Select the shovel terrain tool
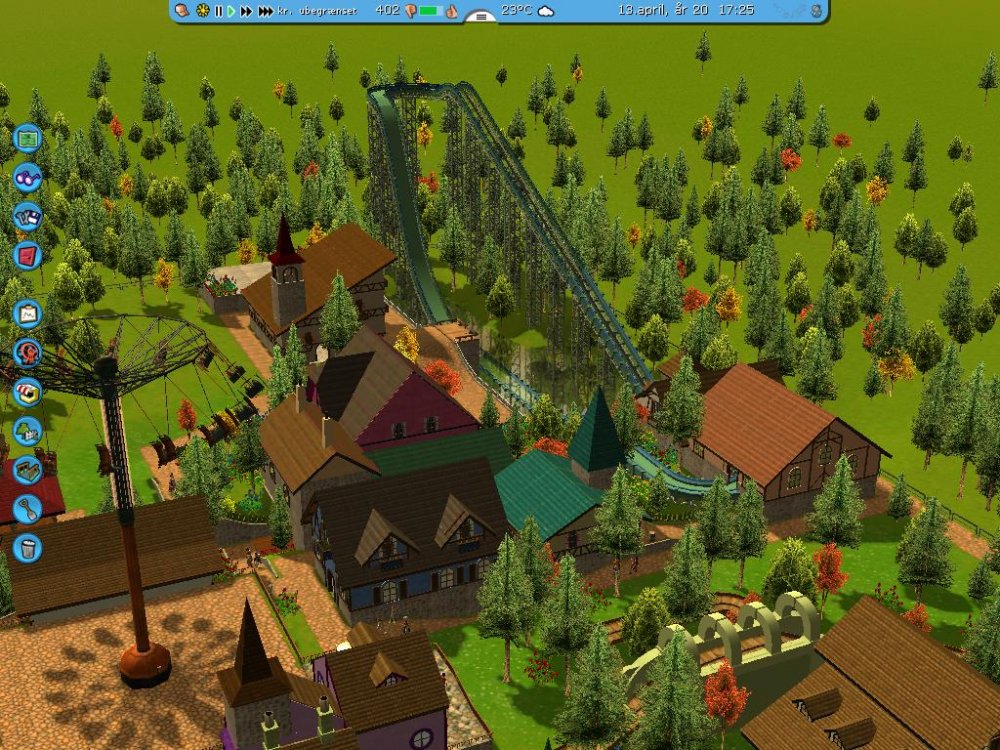The image size is (1000, 750). pyautogui.click(x=27, y=509)
